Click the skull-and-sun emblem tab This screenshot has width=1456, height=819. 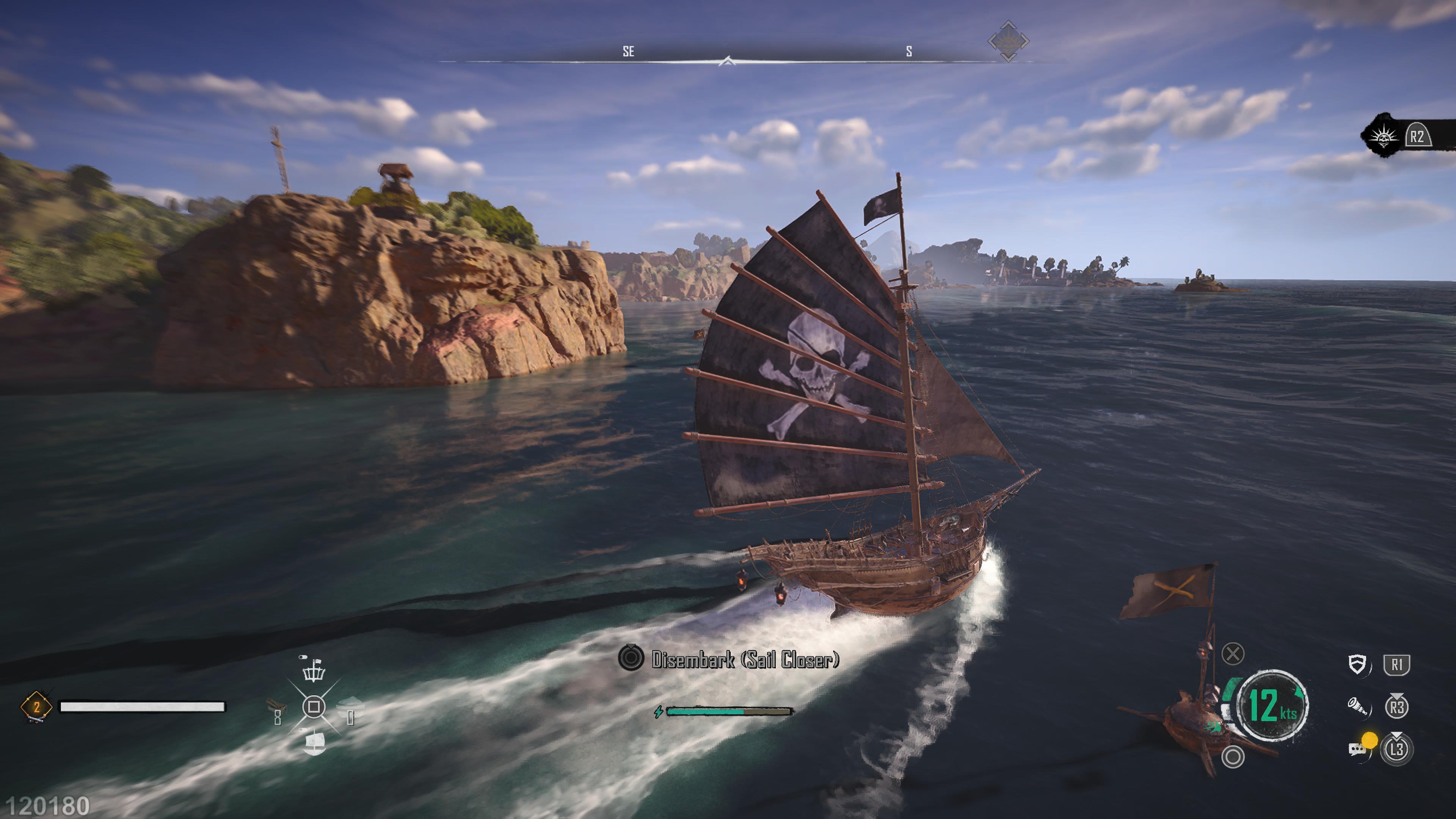[x=1383, y=136]
